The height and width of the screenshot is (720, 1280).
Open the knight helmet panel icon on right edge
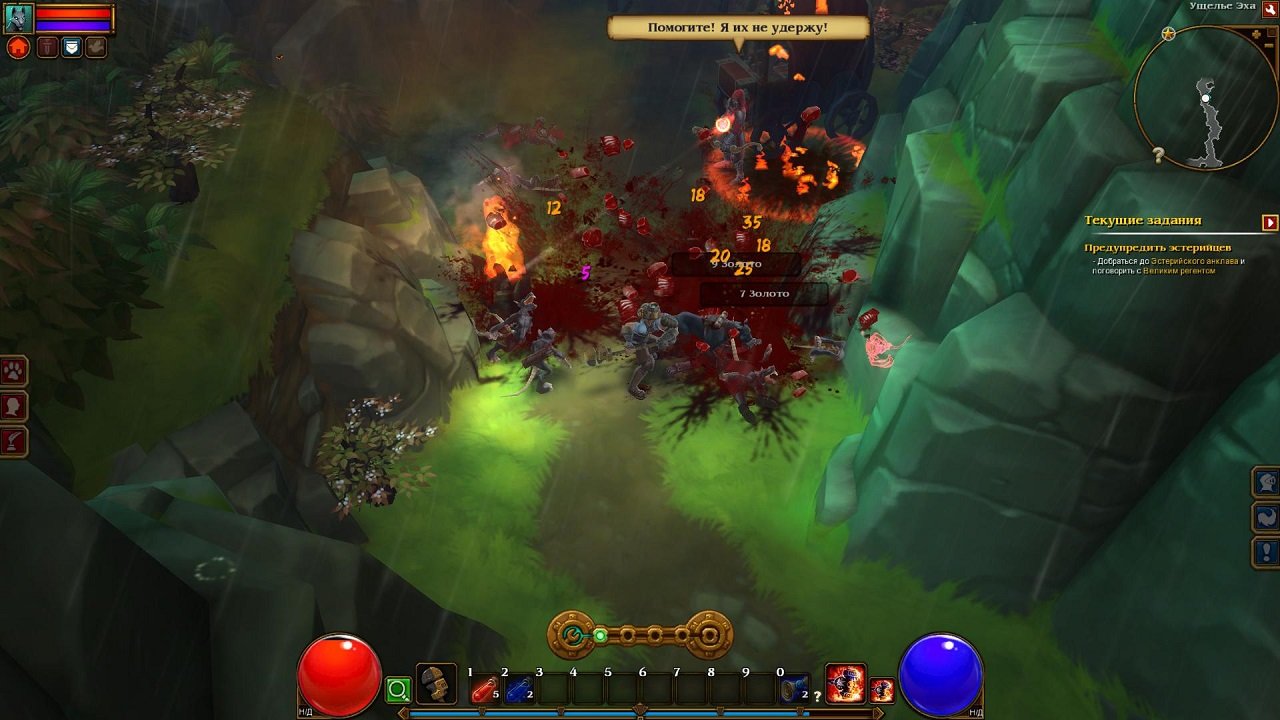pos(1266,482)
